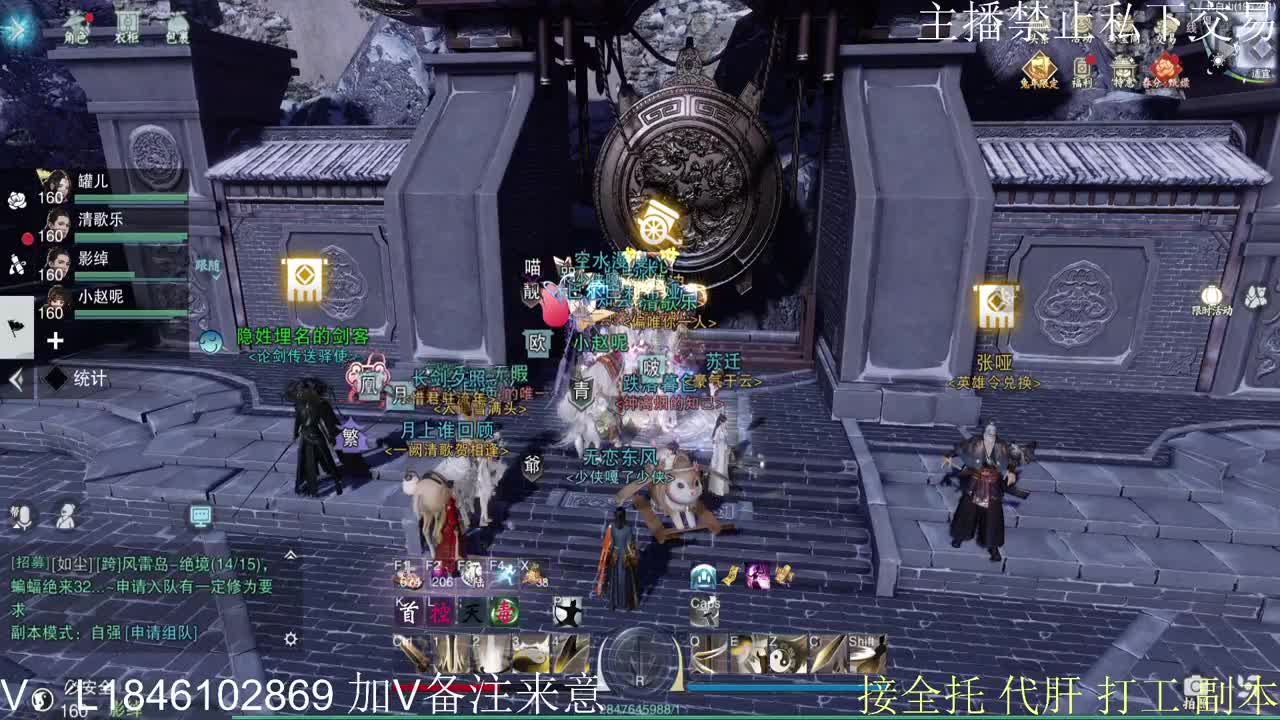Open the 春分·戏蝶 festival flower icon
This screenshot has height=720, width=1280.
click(1166, 65)
